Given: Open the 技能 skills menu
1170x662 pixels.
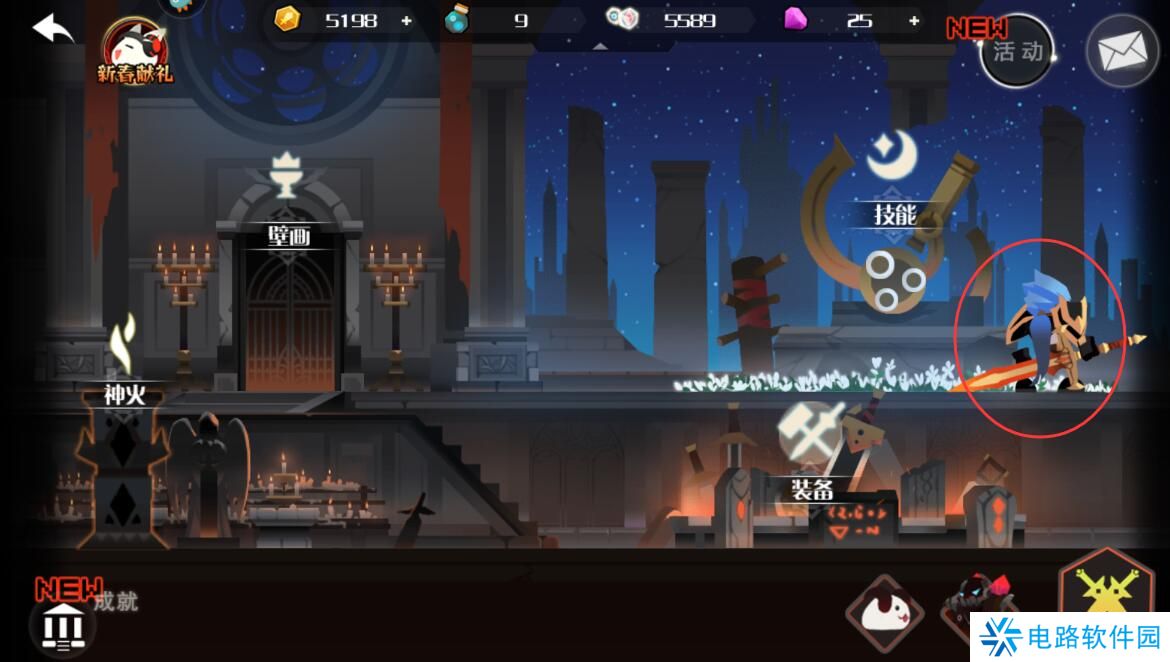Looking at the screenshot, I should coord(894,214).
